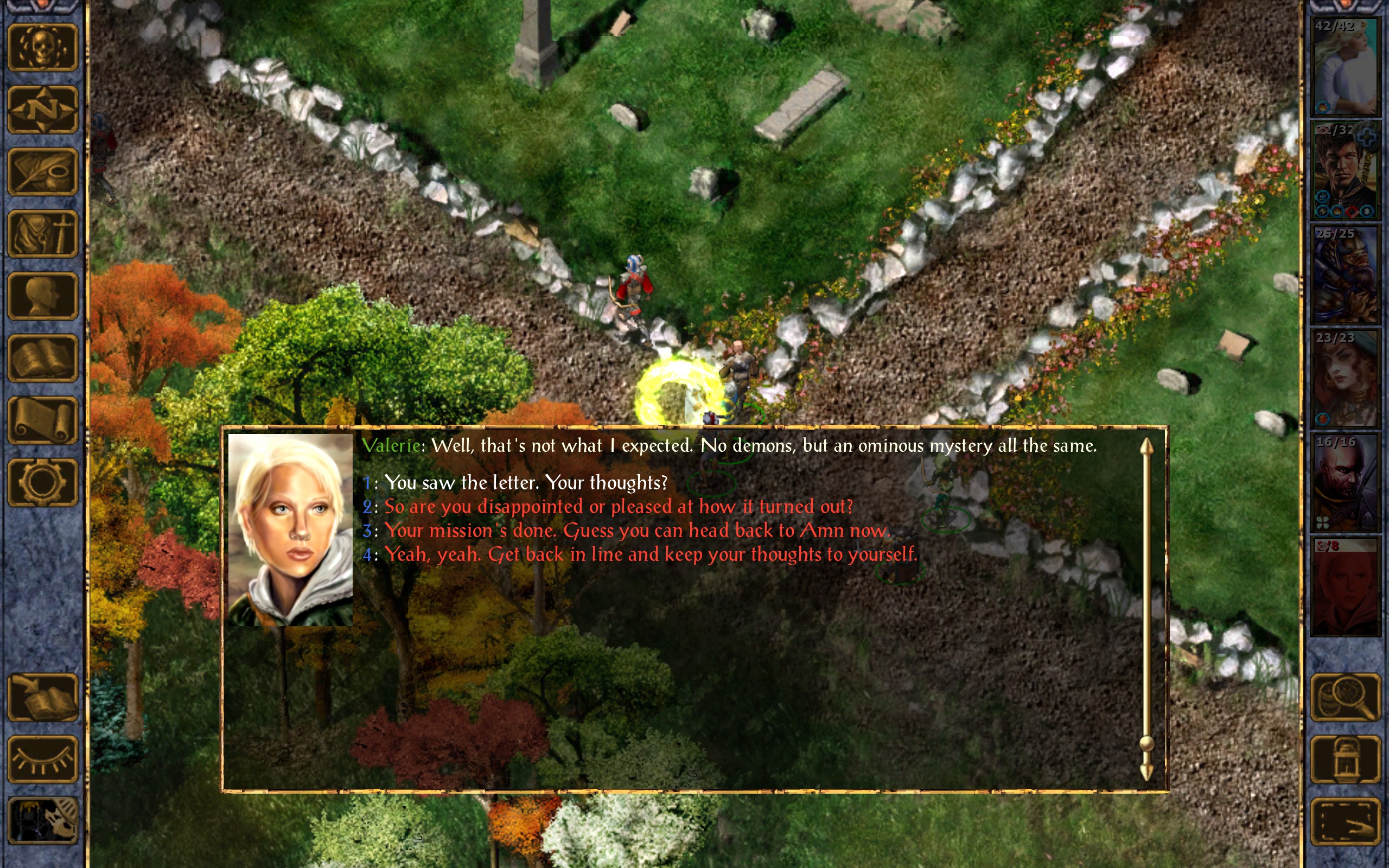The height and width of the screenshot is (868, 1389).
Task: Select the blonde character portrait with 42/42
Action: click(x=1345, y=67)
